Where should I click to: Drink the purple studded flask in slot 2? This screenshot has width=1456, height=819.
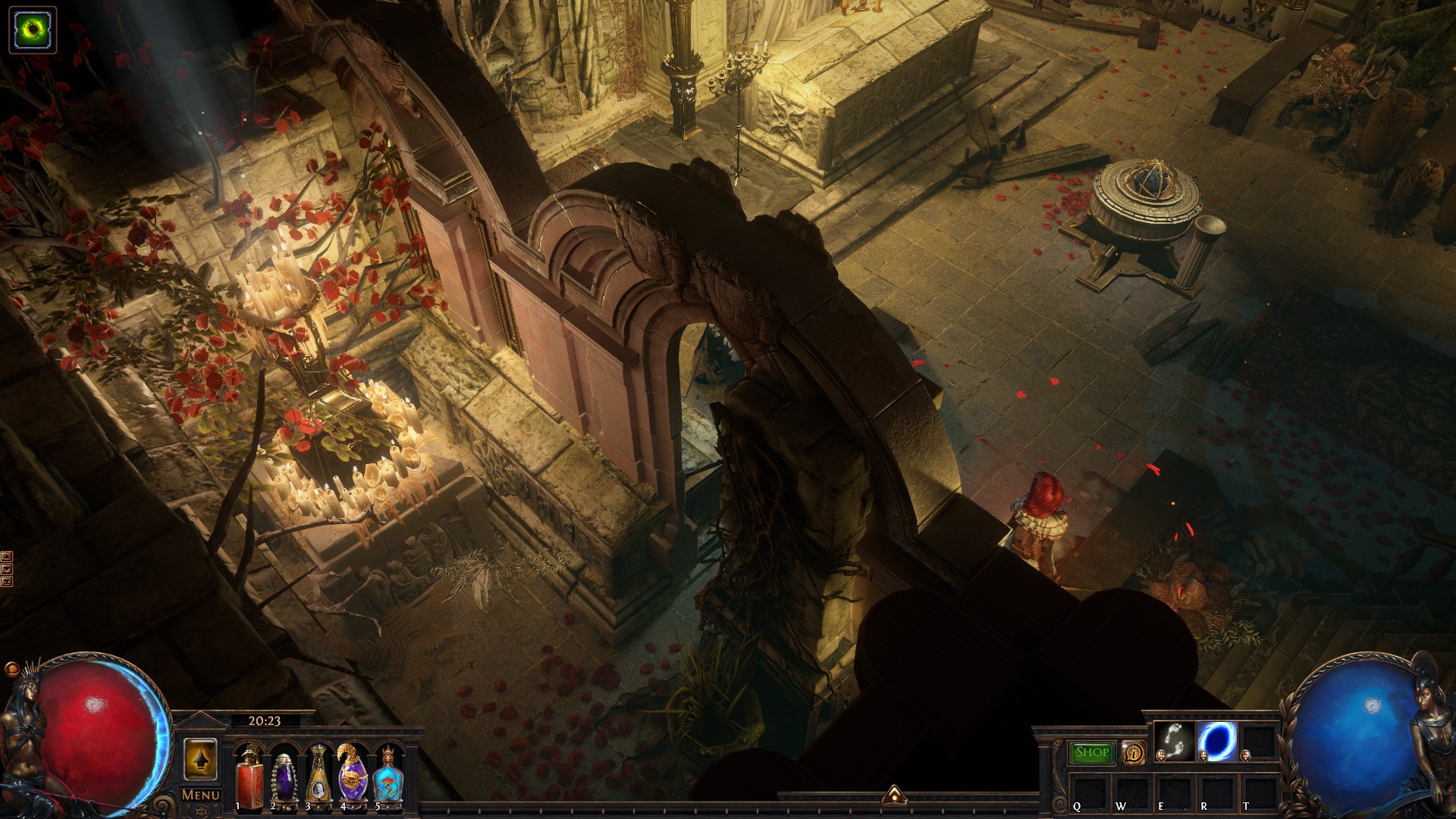pyautogui.click(x=284, y=775)
